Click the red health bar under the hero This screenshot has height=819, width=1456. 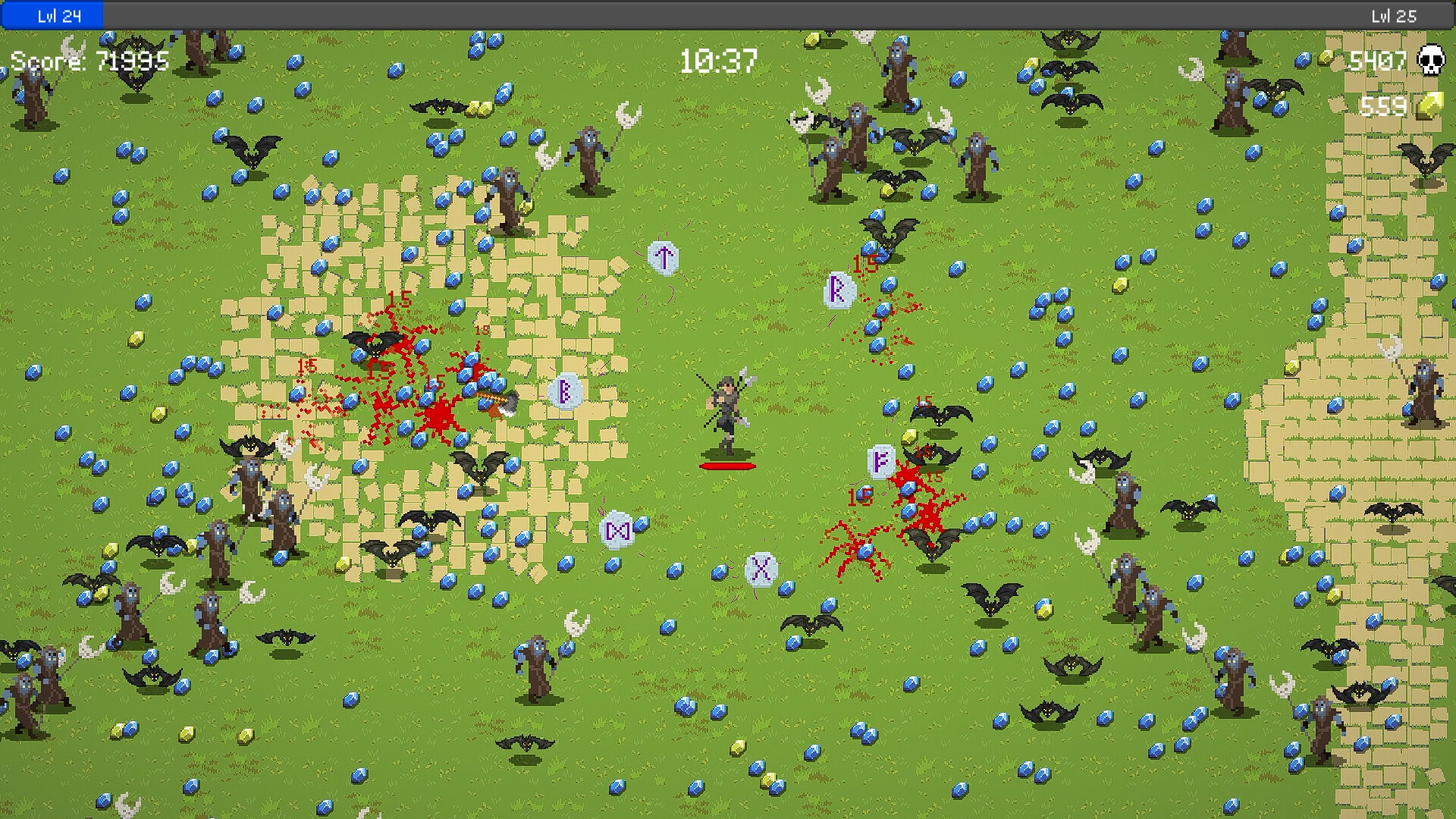coord(726,465)
